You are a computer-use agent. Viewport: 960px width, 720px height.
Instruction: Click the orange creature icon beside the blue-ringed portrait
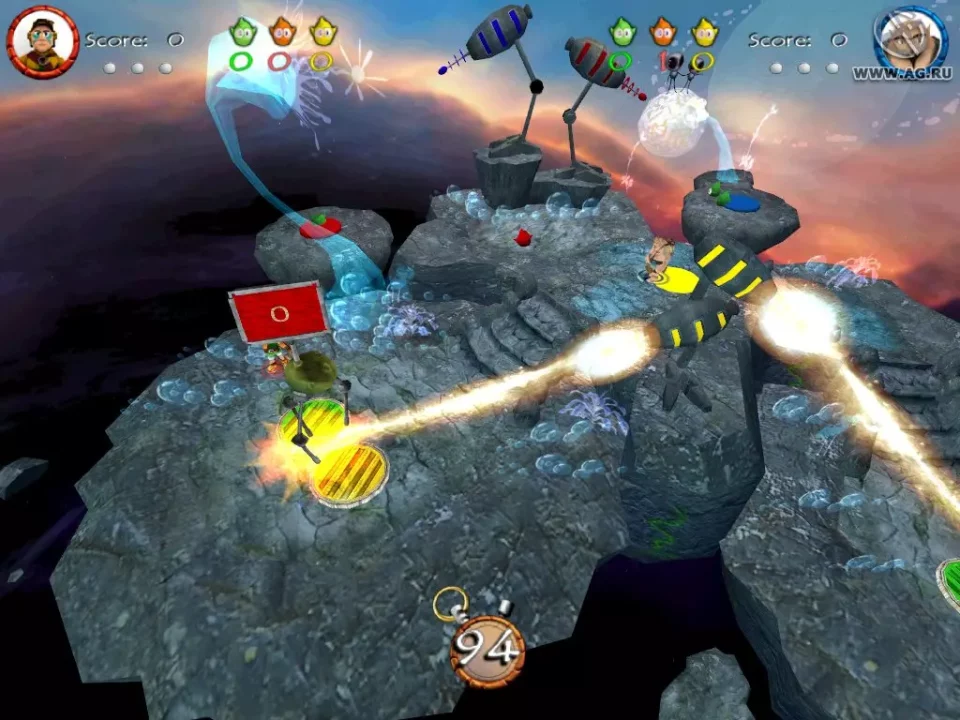(x=663, y=32)
